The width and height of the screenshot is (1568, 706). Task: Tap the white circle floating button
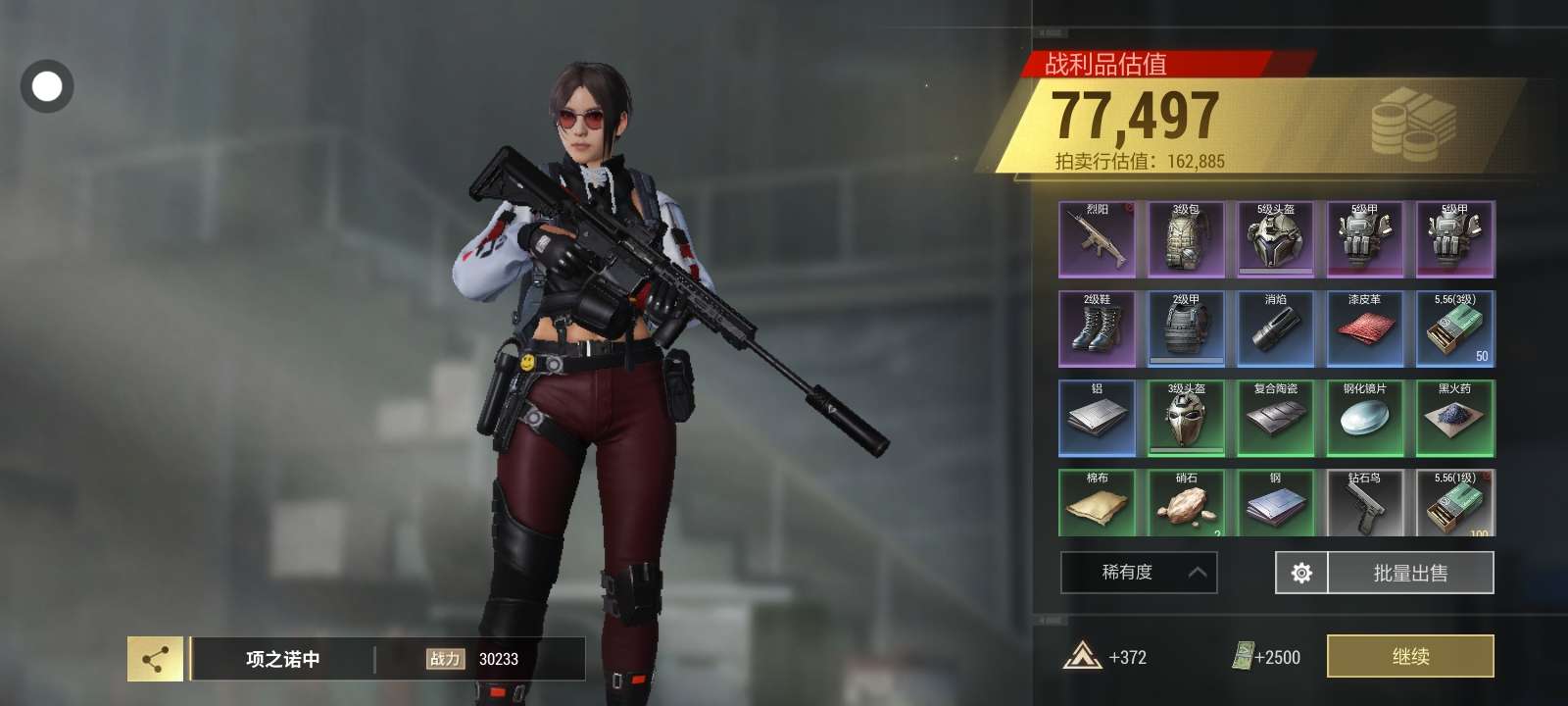(x=47, y=86)
